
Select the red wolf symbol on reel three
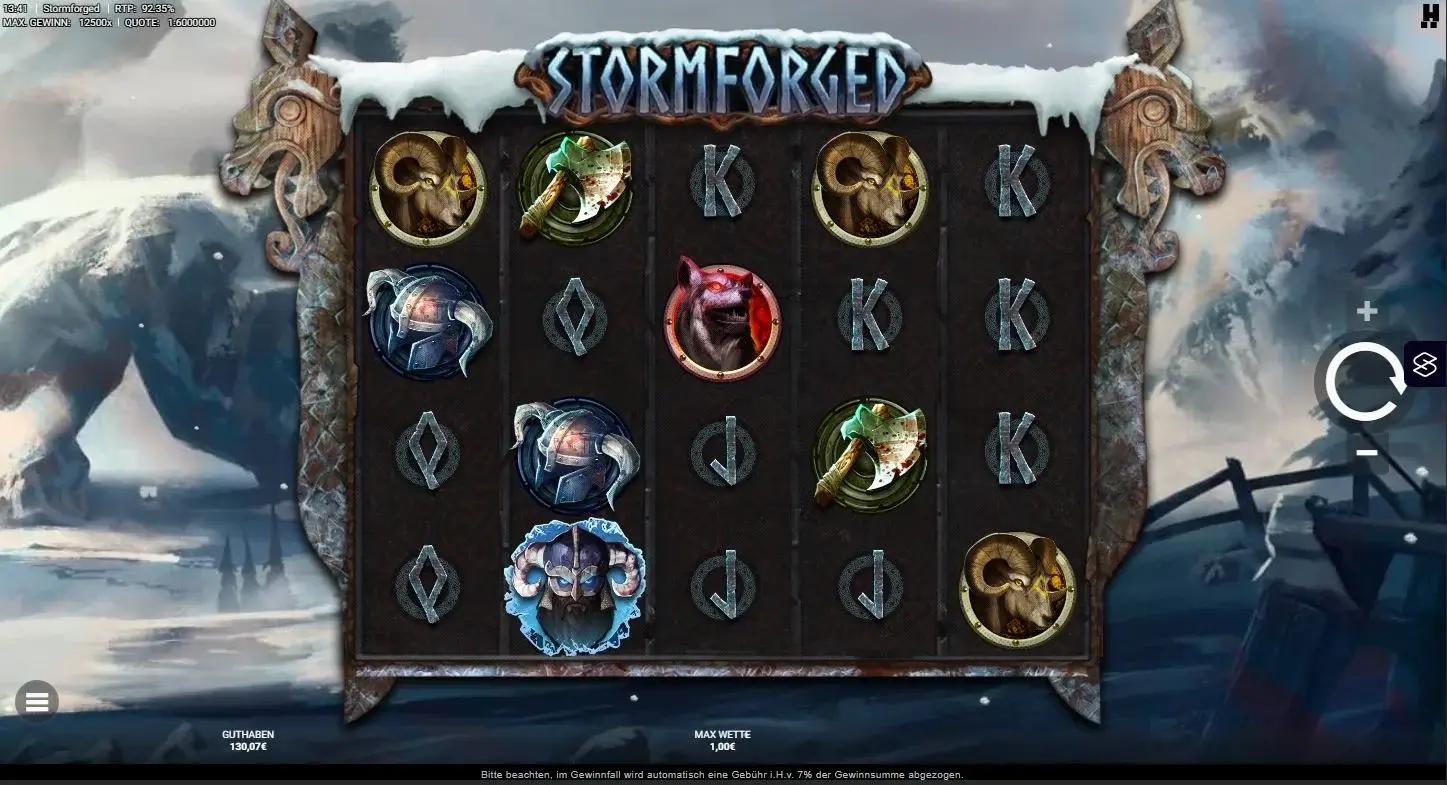point(722,320)
